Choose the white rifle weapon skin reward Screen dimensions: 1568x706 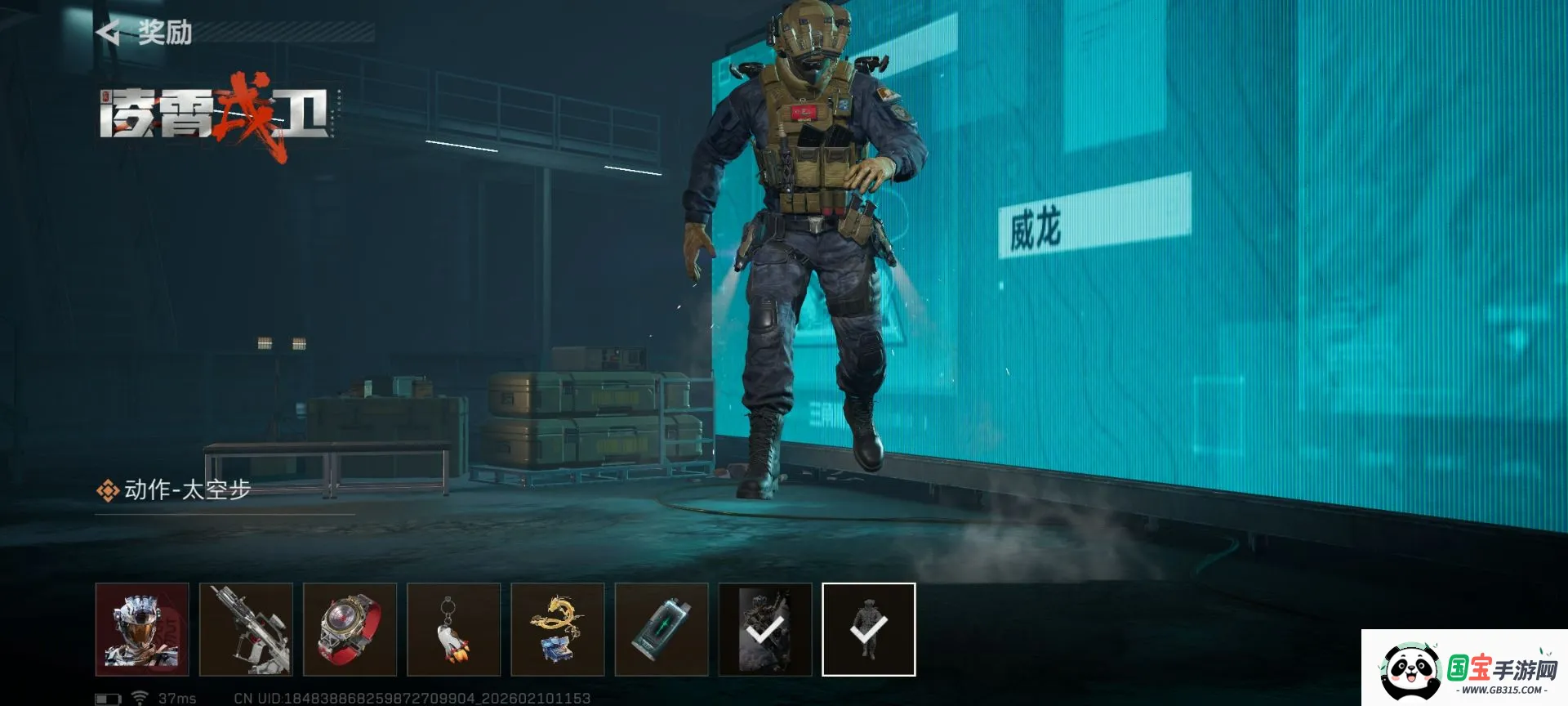pyautogui.click(x=246, y=629)
